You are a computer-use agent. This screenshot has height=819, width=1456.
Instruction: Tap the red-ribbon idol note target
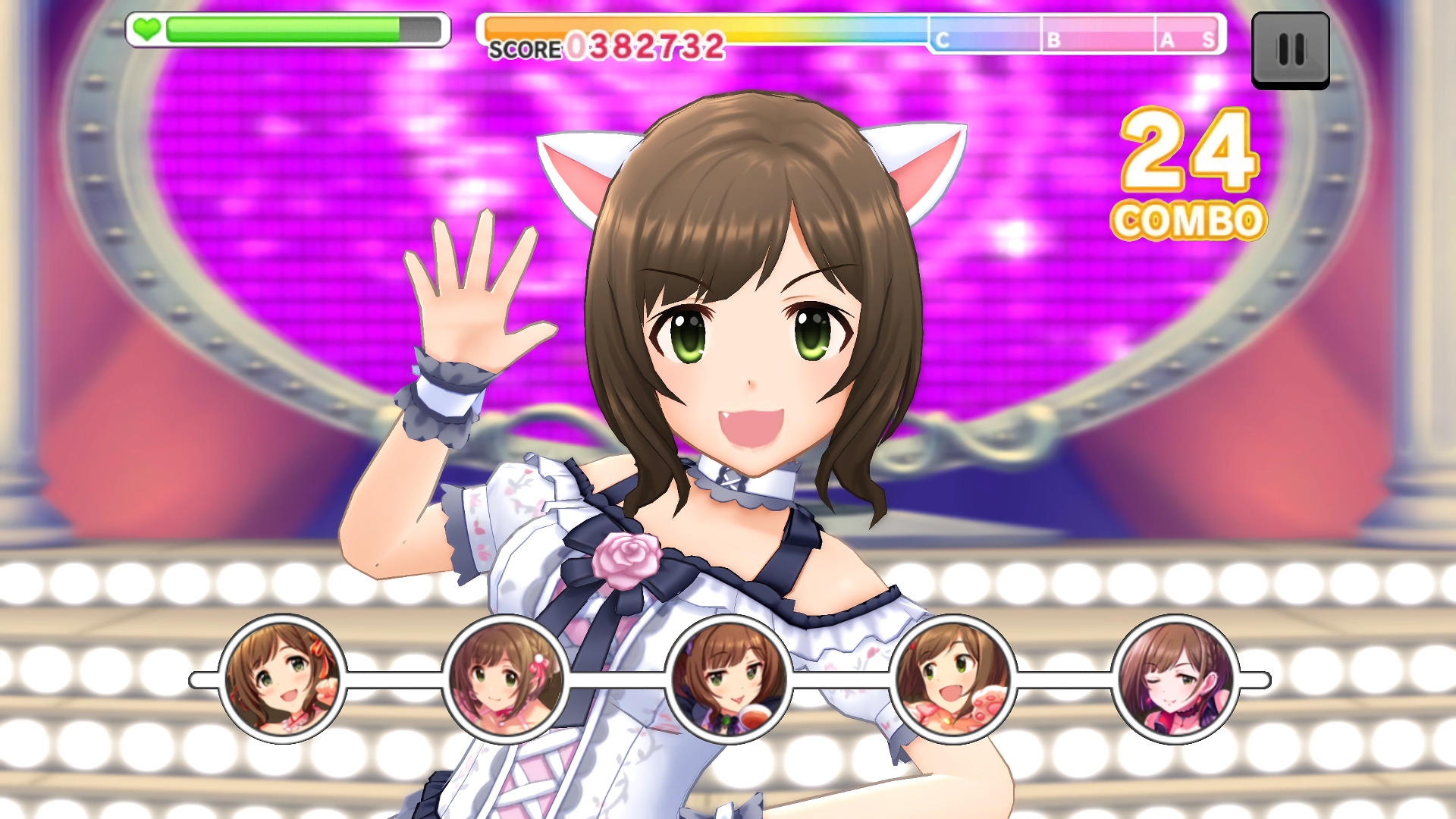coord(282,679)
